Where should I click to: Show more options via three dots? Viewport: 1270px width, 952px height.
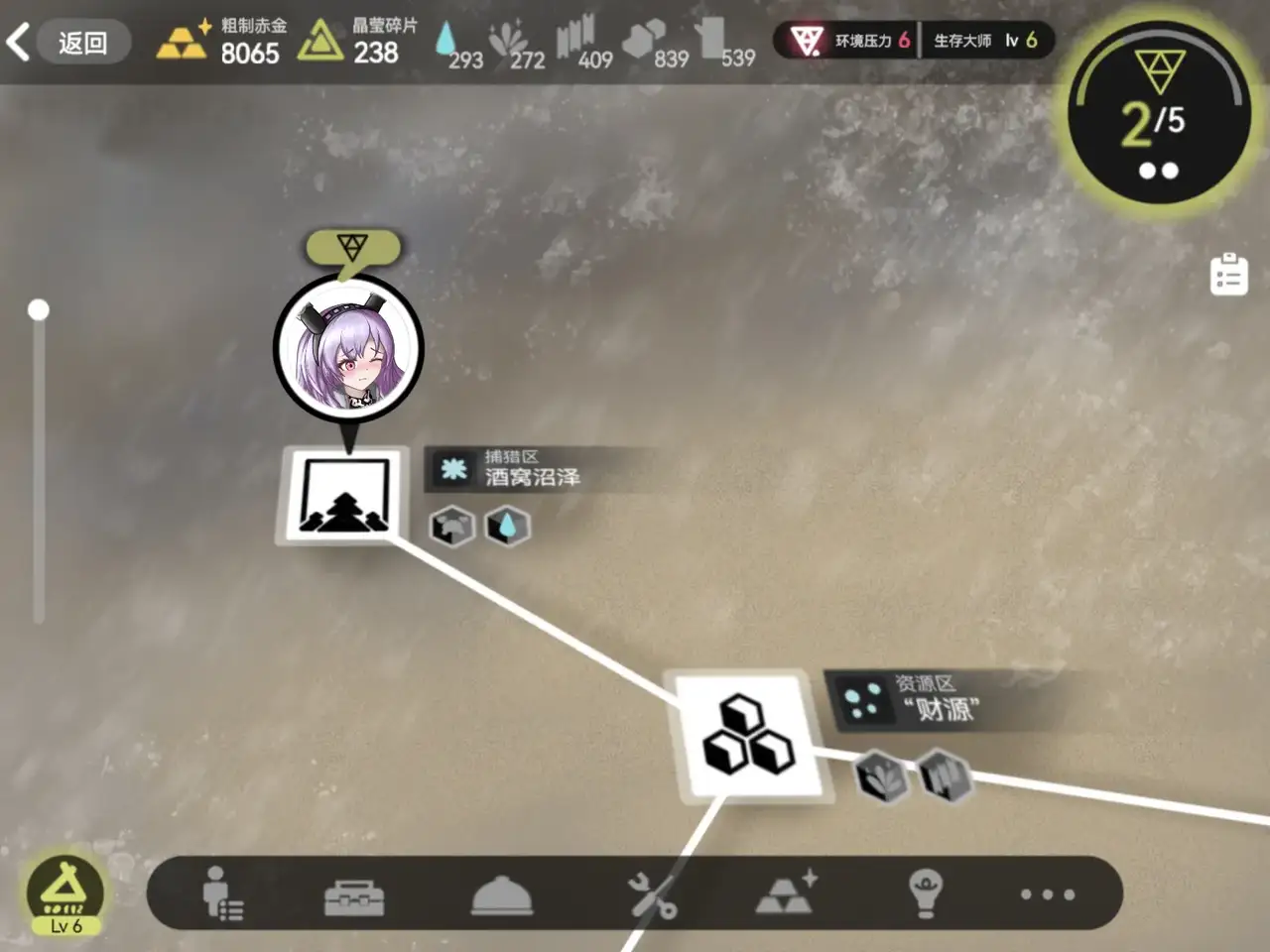1047,894
